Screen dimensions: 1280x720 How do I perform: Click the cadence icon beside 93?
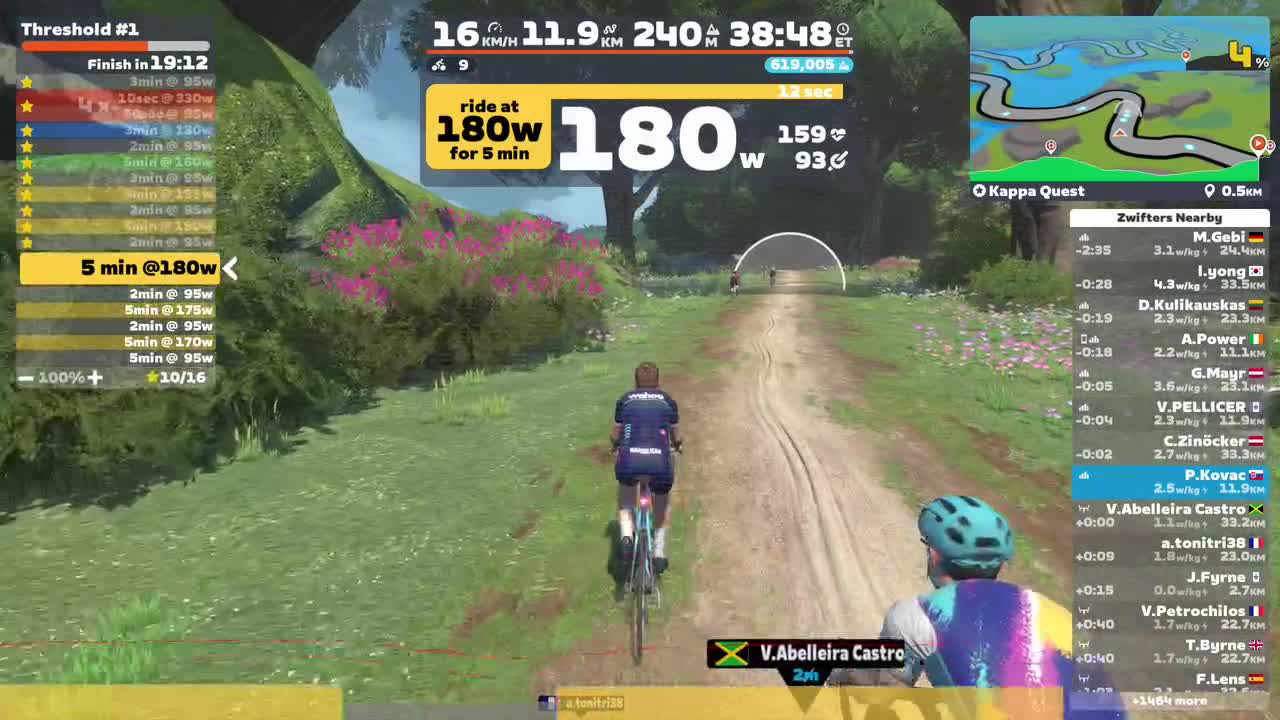pos(838,162)
